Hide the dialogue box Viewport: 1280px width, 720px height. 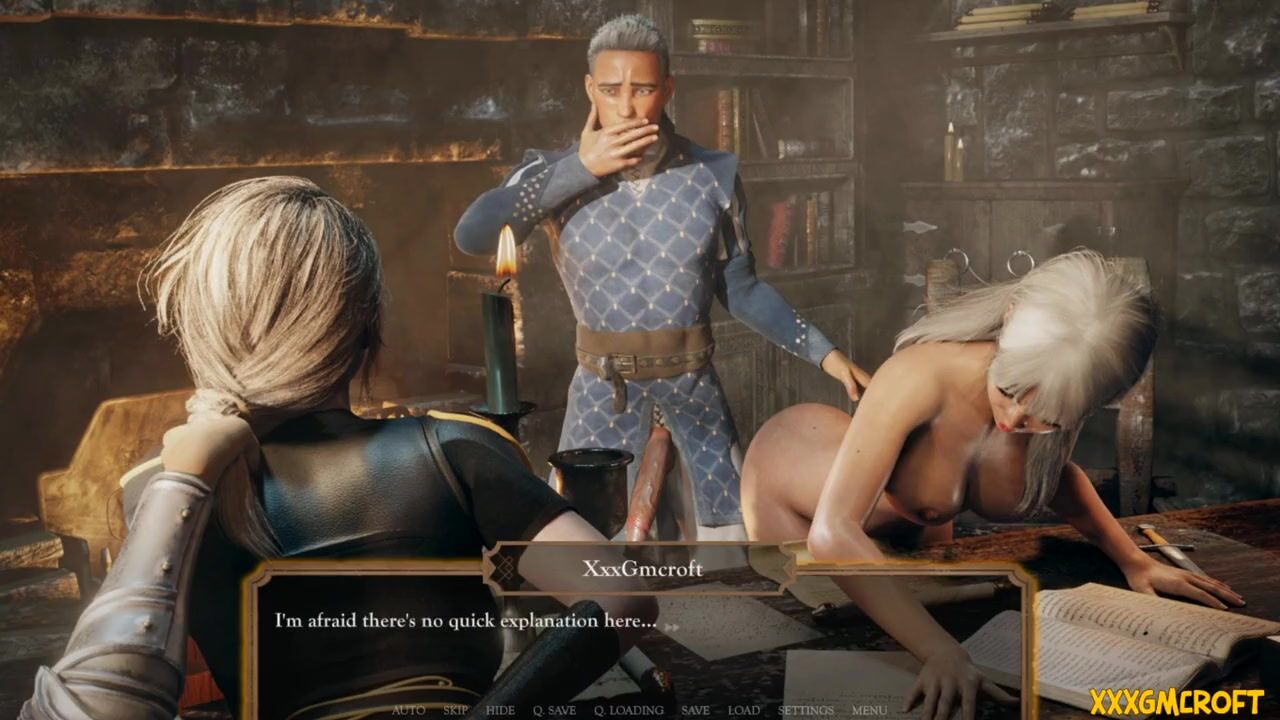pyautogui.click(x=500, y=710)
